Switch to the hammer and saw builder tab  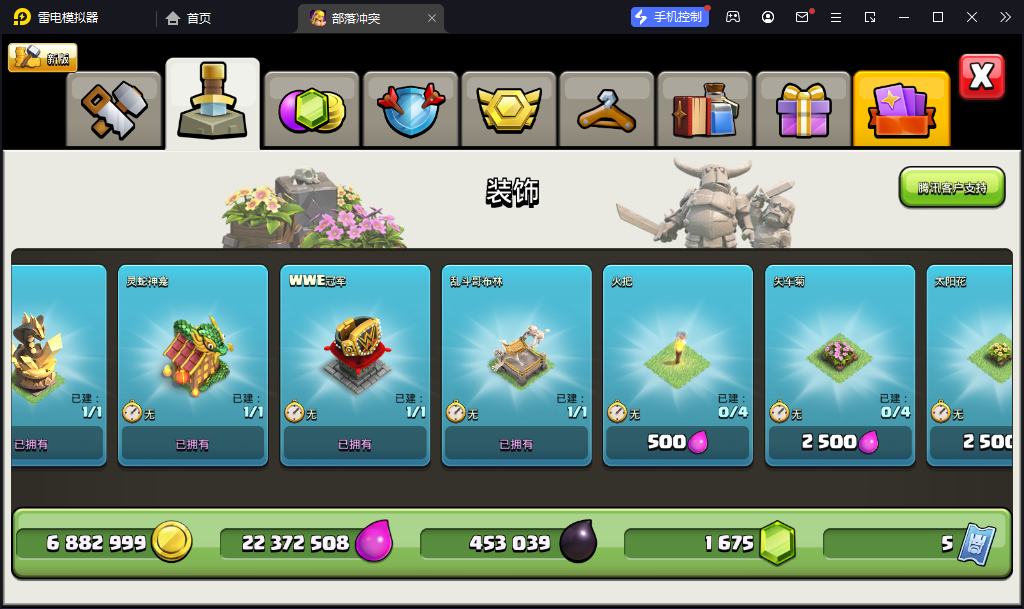(x=114, y=109)
